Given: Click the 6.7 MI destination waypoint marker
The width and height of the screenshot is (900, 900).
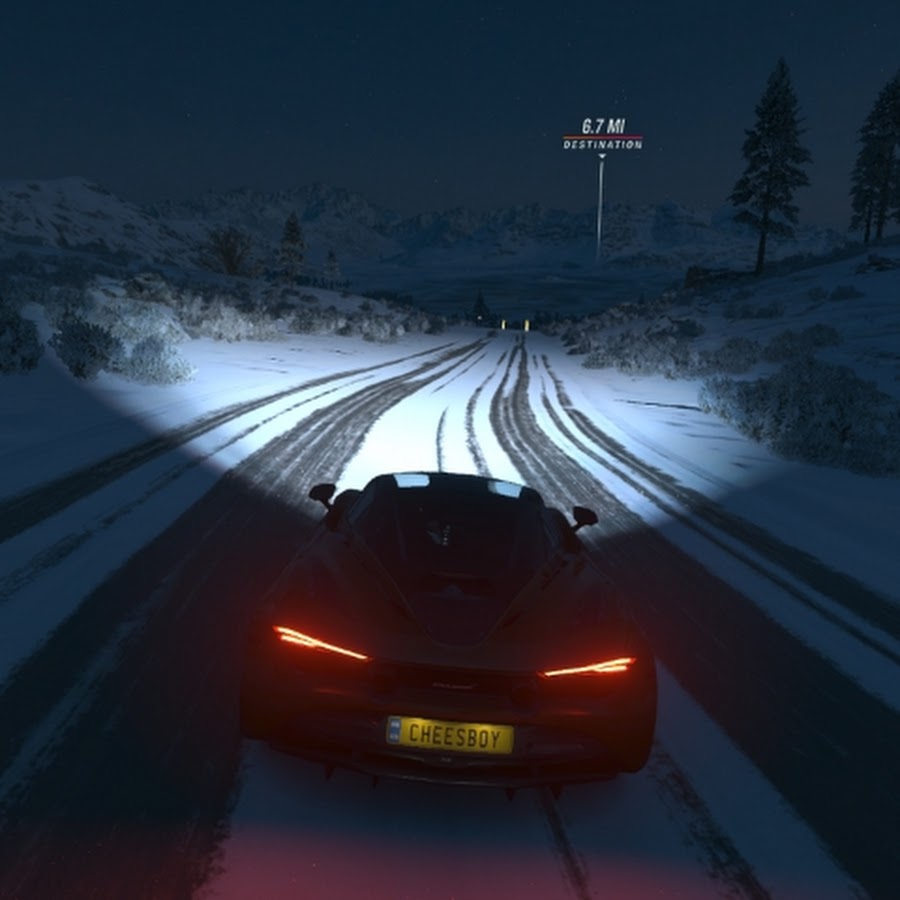Looking at the screenshot, I should [602, 135].
